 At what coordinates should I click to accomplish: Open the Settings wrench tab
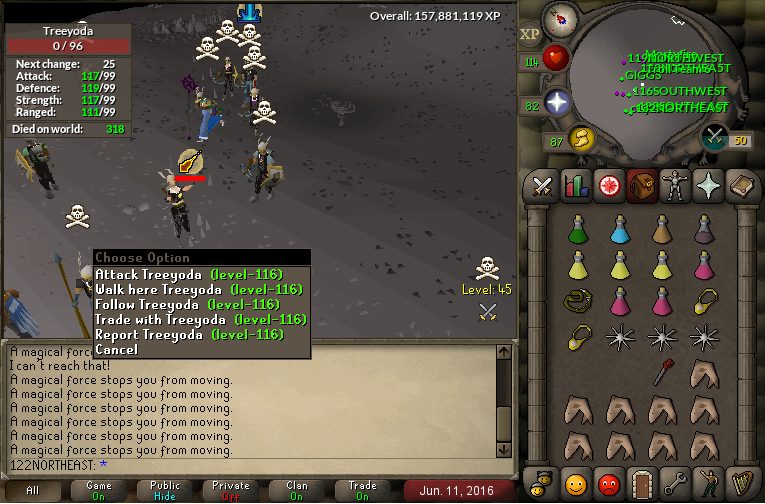pos(671,484)
